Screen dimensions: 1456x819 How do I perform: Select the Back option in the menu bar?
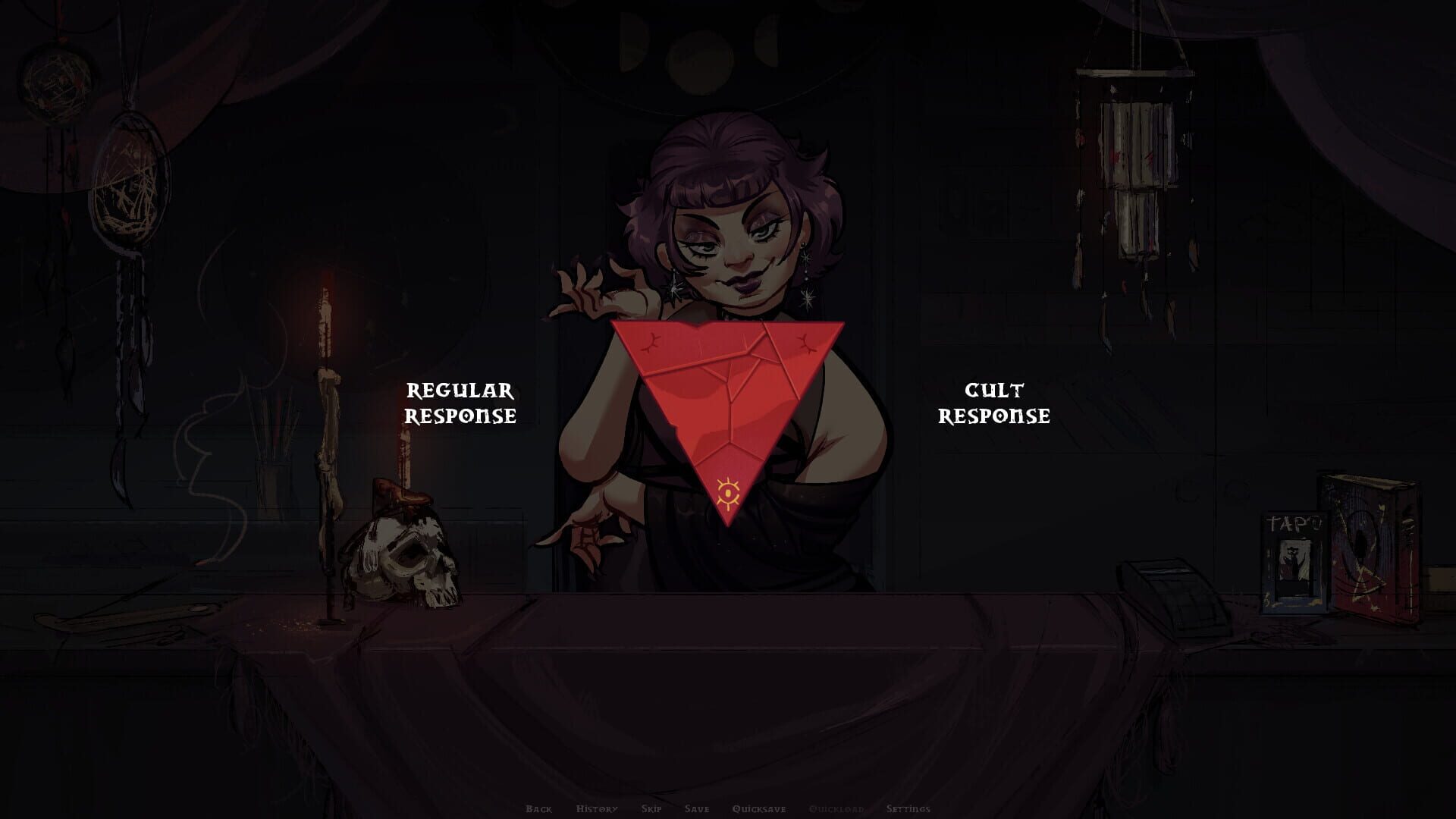pos(540,809)
